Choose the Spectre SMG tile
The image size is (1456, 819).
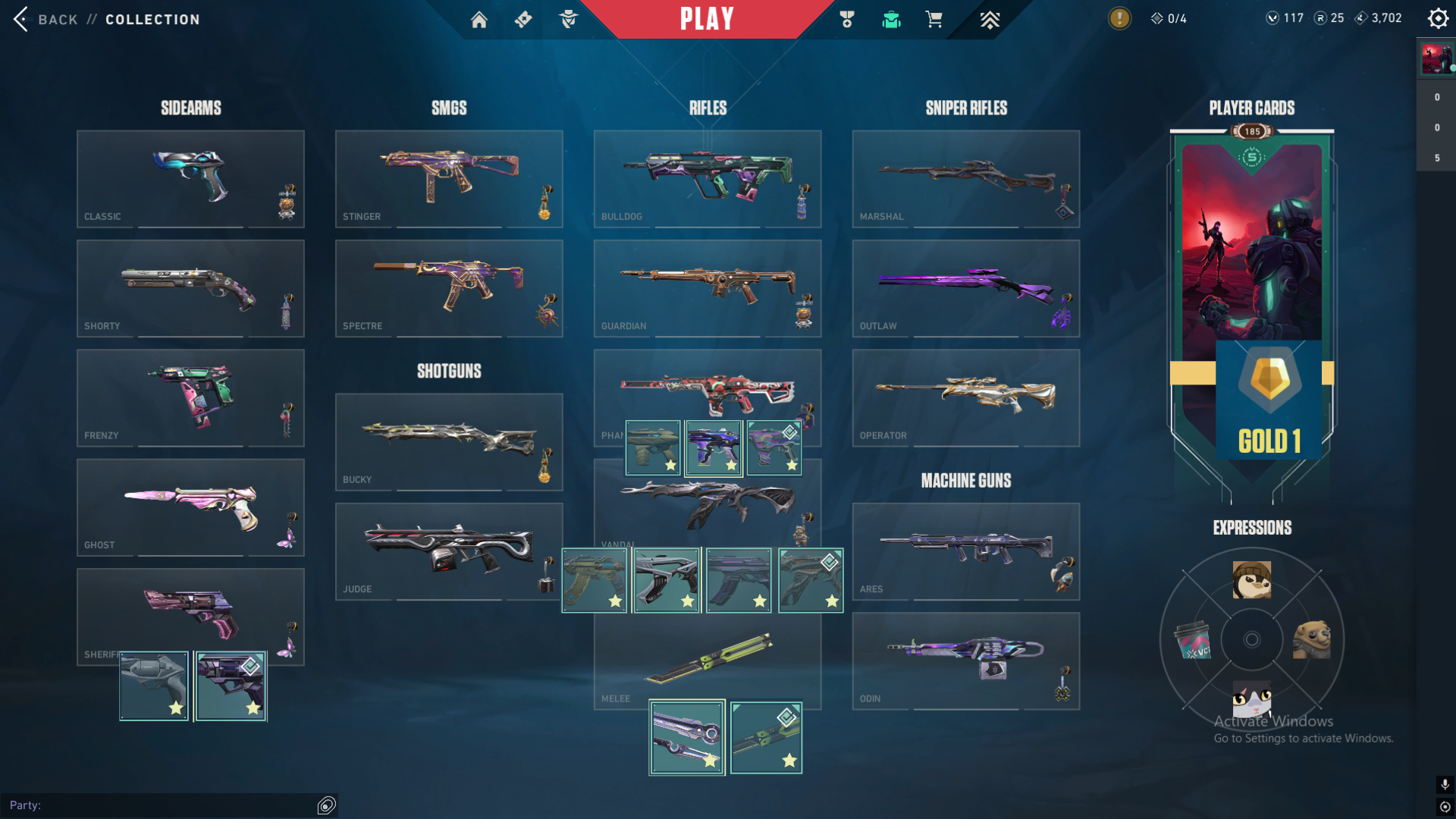[x=449, y=288]
